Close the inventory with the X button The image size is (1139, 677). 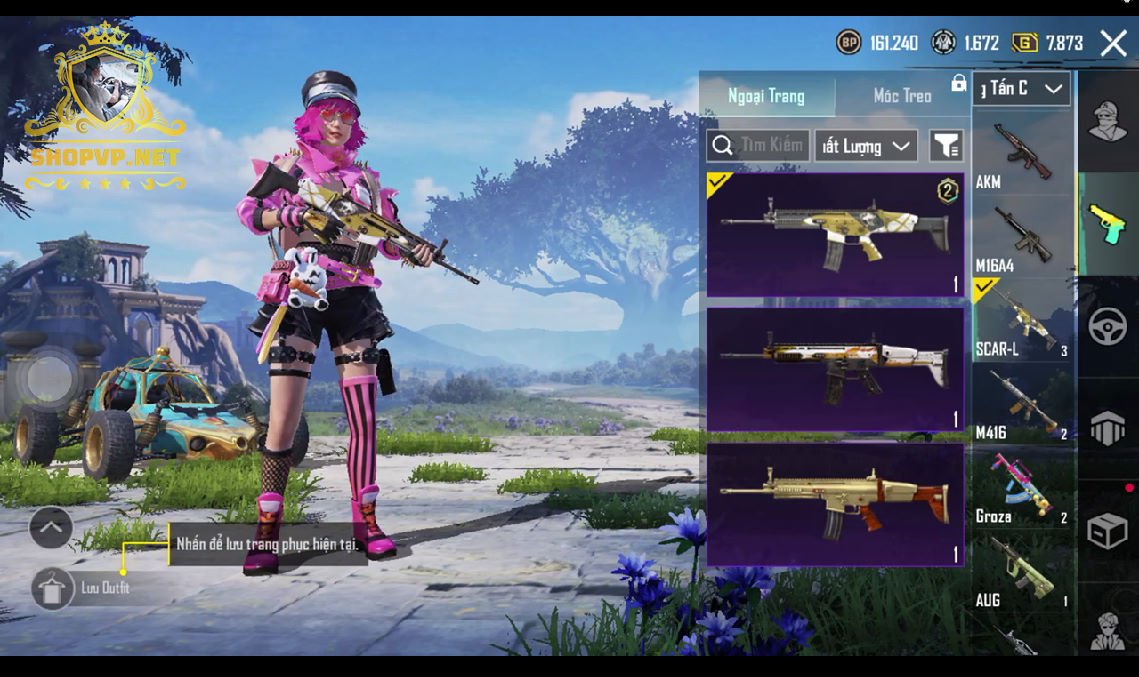pyautogui.click(x=1113, y=43)
